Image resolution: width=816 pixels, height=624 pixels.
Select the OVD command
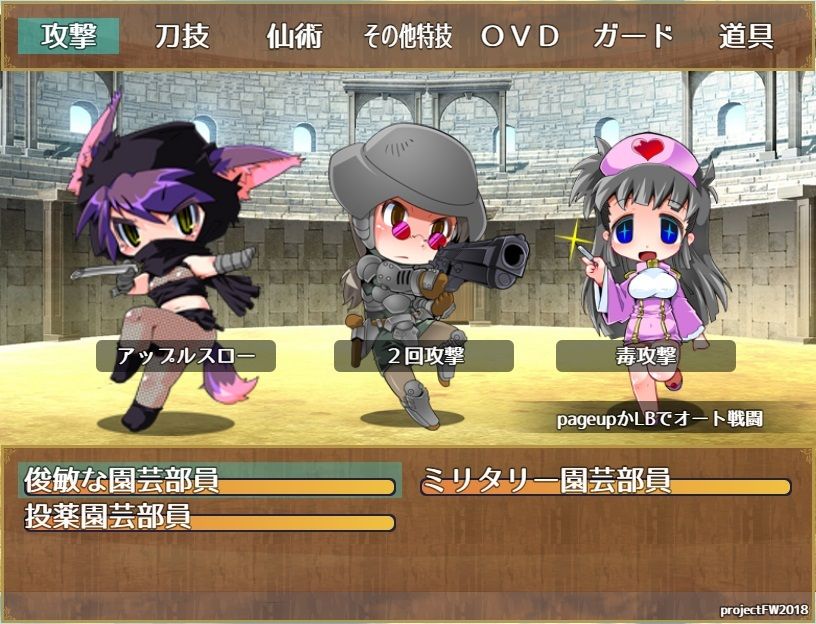click(520, 36)
